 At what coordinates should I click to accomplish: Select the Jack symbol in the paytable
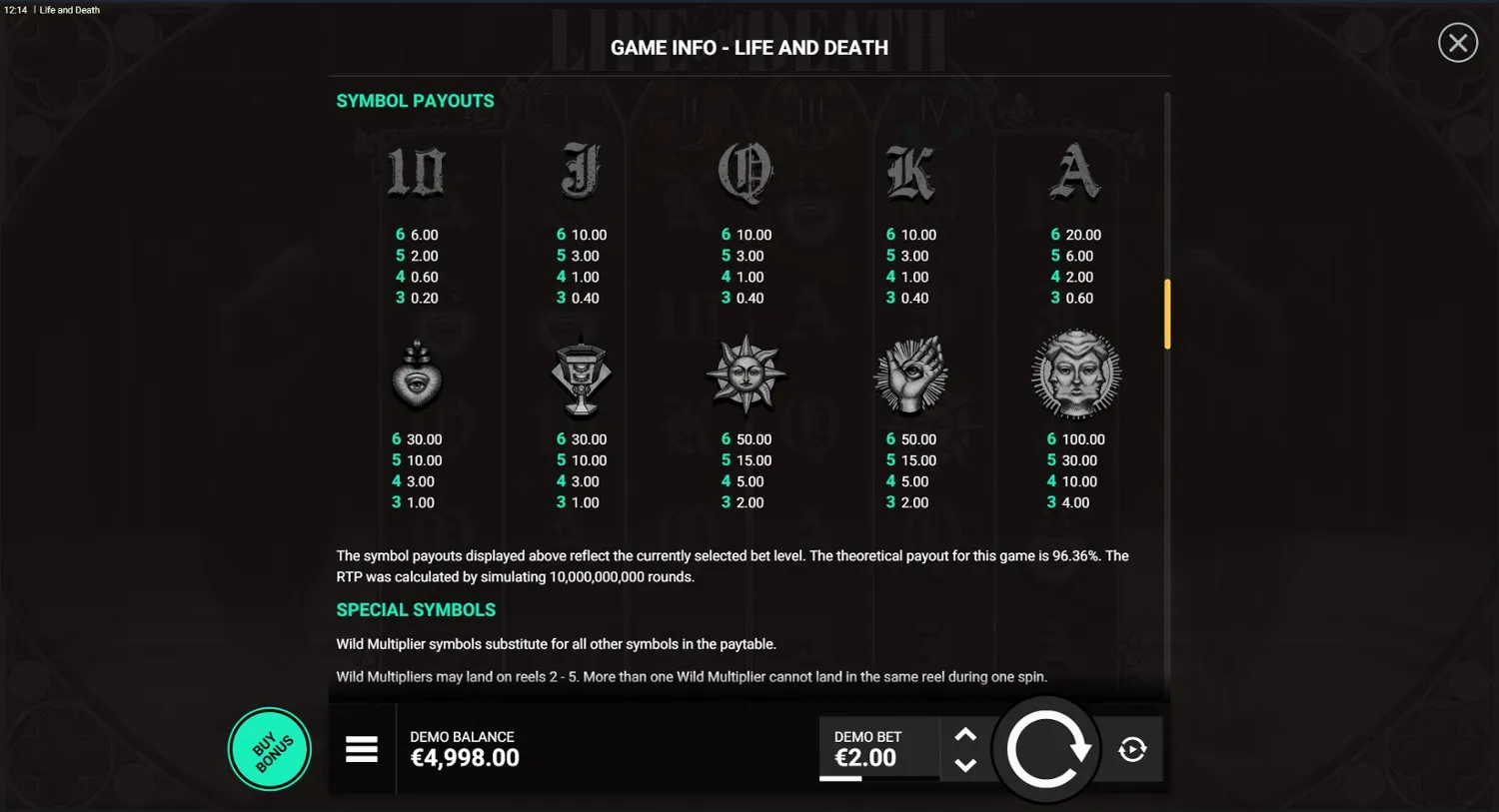pyautogui.click(x=581, y=172)
